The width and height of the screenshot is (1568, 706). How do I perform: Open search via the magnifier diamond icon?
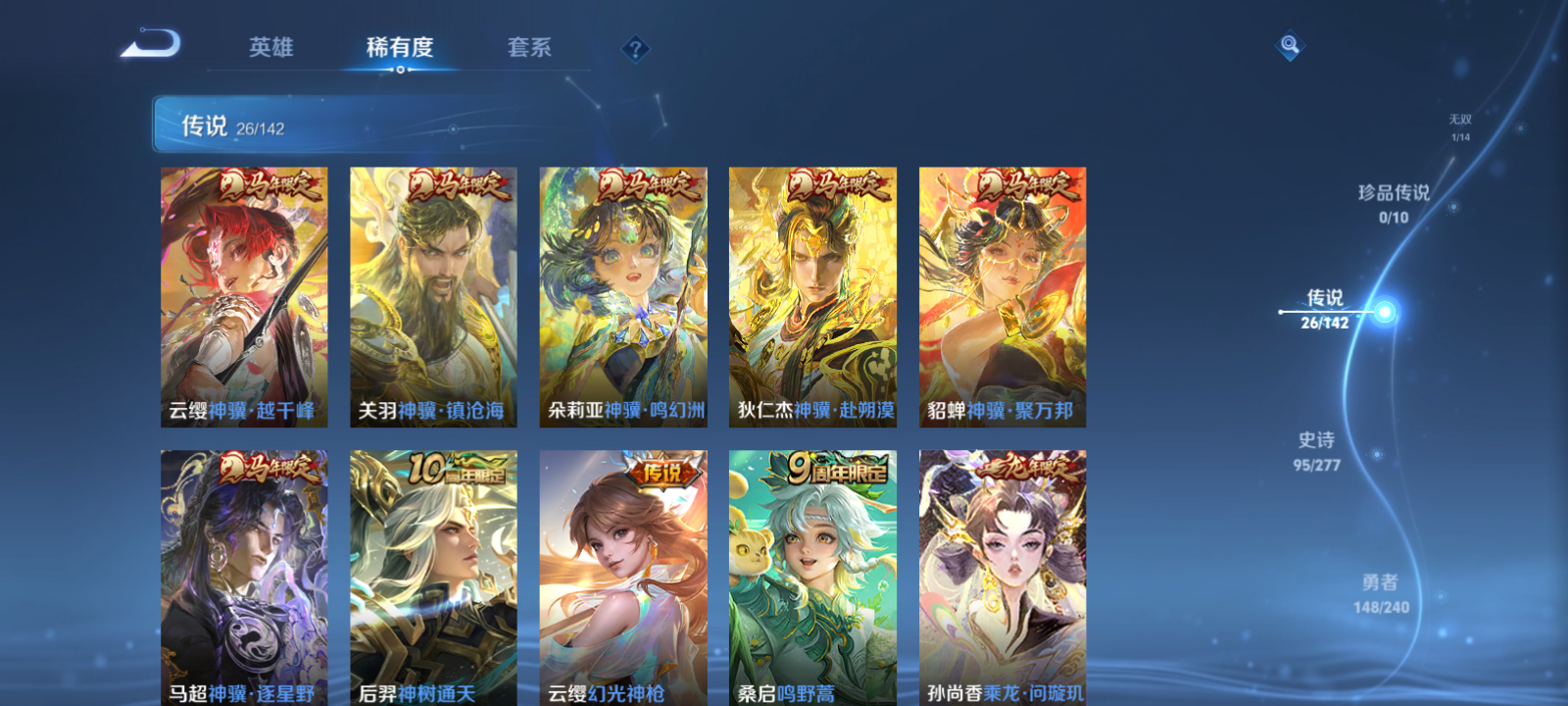[1288, 43]
